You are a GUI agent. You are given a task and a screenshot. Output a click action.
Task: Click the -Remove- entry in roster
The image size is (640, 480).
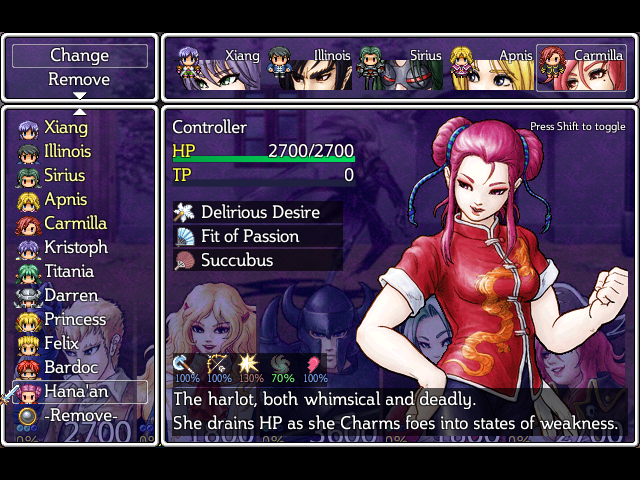80,416
